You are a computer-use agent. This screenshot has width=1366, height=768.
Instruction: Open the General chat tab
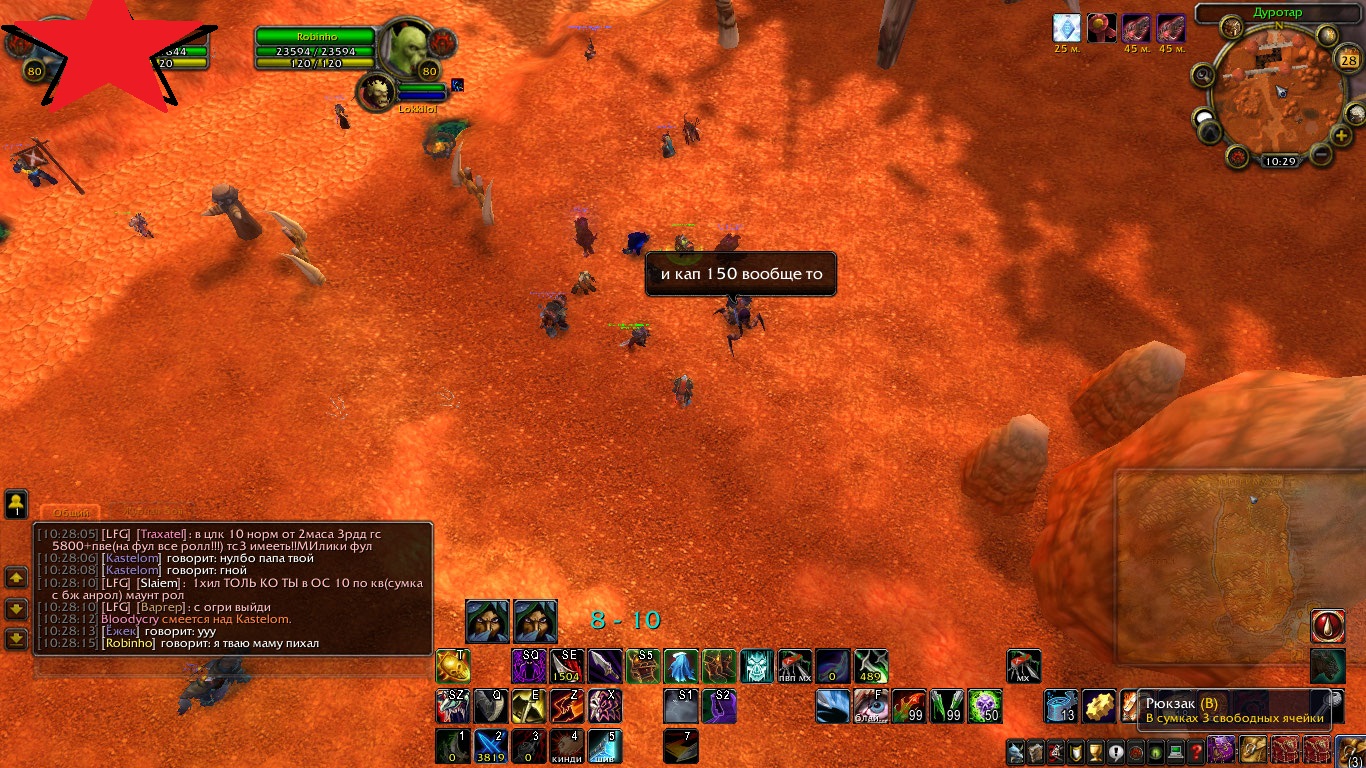(x=70, y=512)
